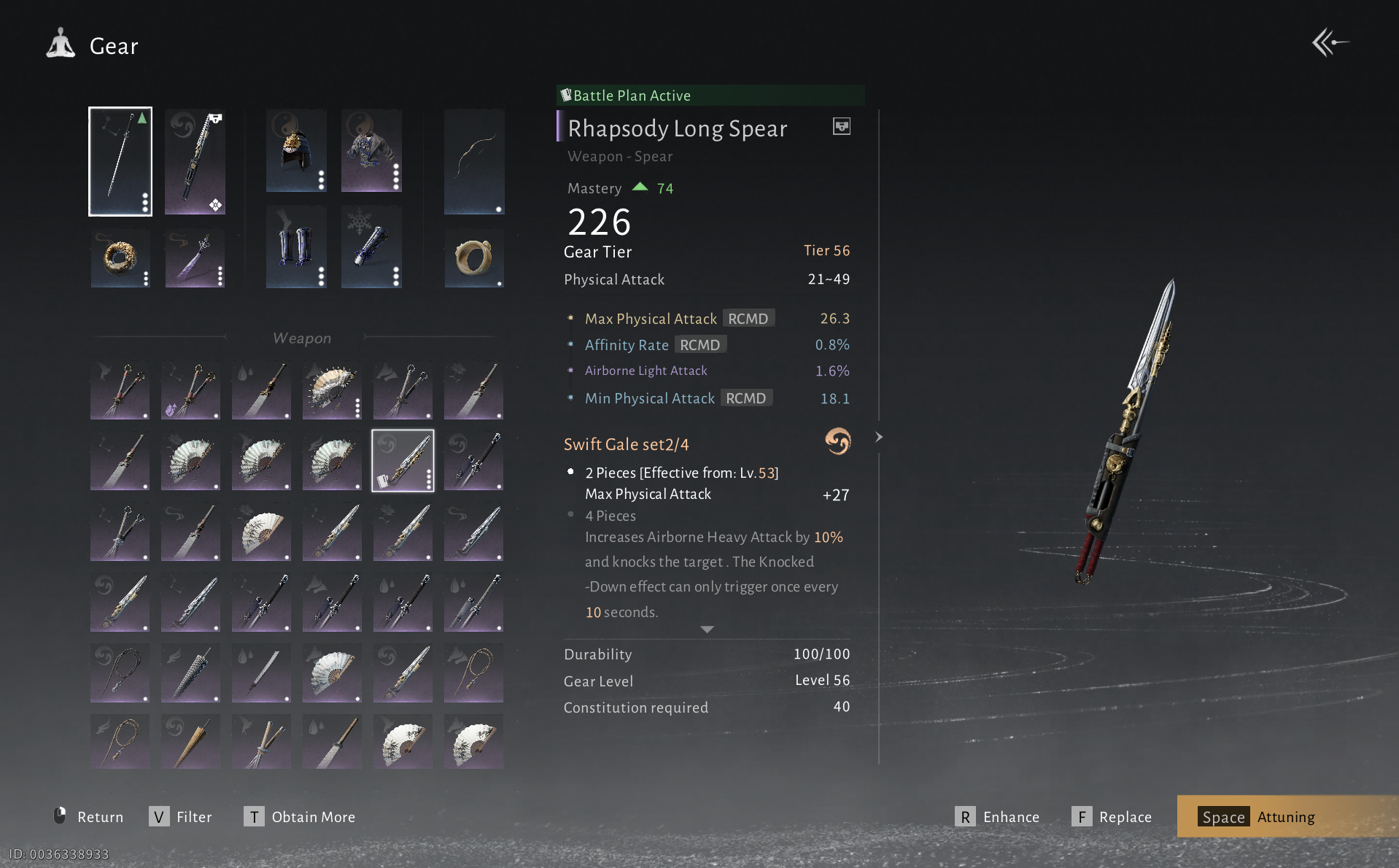Open the equipped leg guards slot
The image size is (1399, 868).
(296, 247)
